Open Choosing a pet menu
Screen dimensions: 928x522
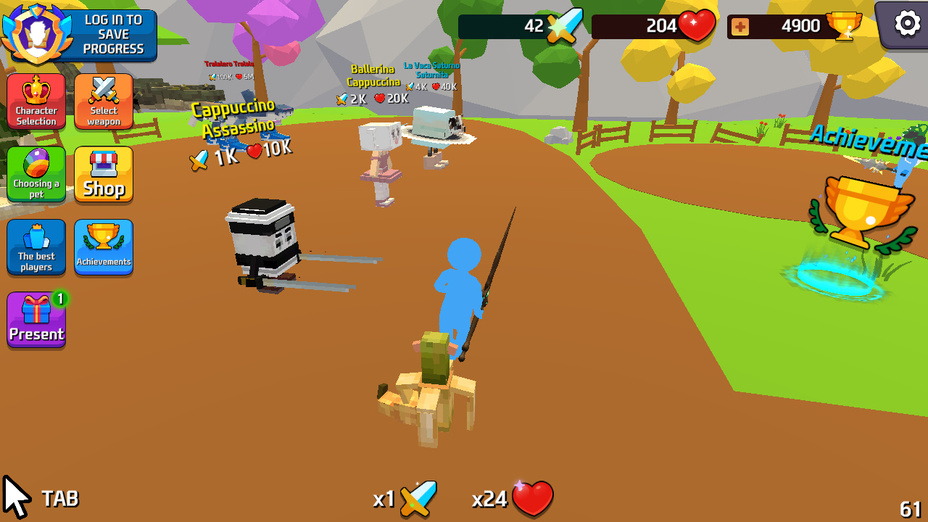36,174
